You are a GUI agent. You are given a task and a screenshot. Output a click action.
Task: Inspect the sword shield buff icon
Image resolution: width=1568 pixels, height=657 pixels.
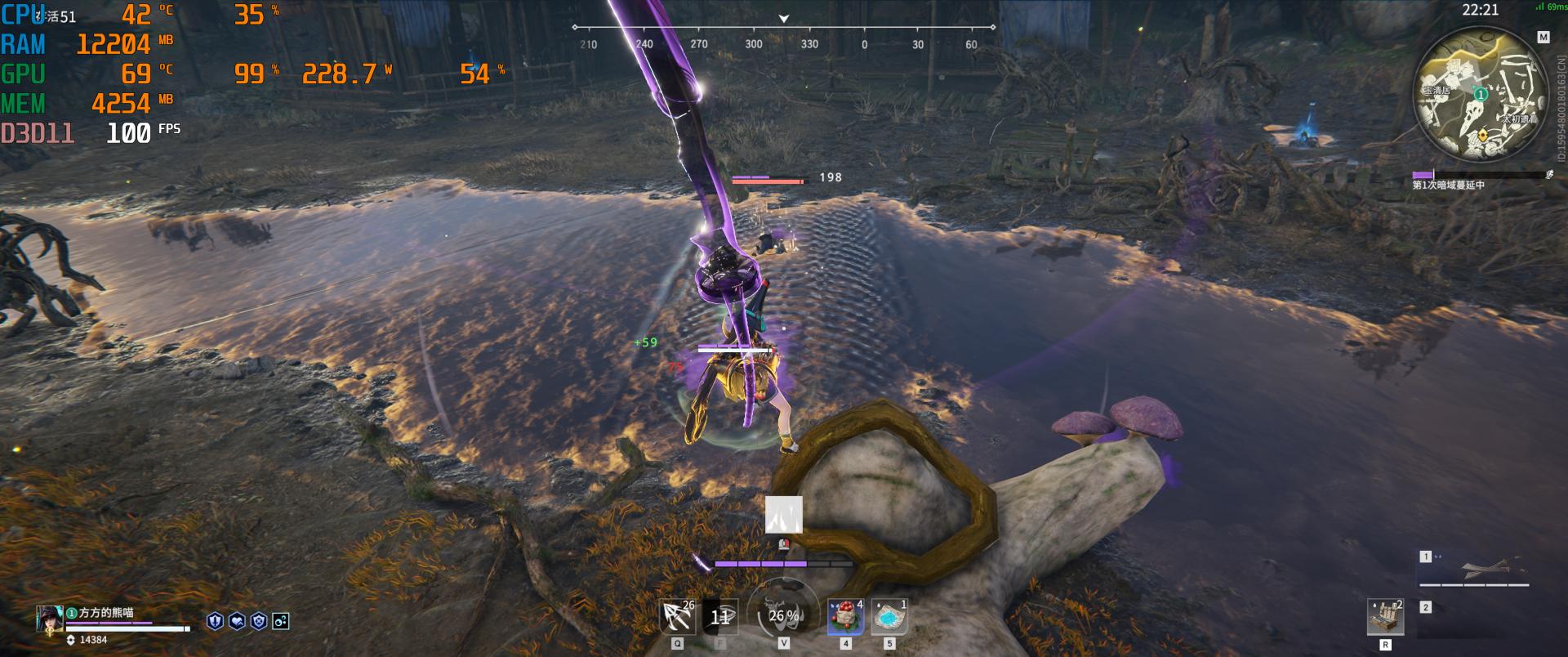pyautogui.click(x=215, y=621)
